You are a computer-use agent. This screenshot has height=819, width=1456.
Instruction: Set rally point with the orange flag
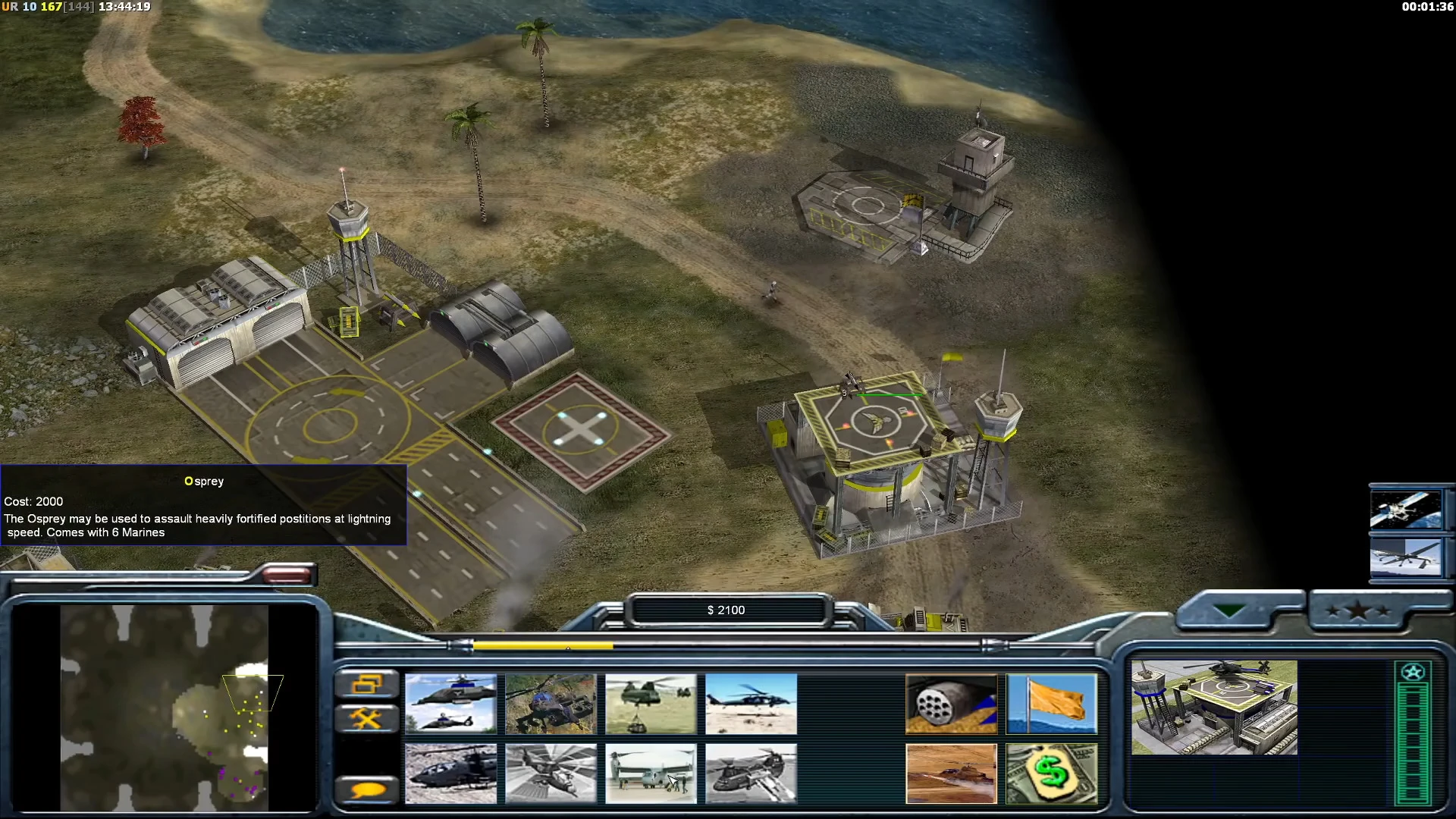(x=1051, y=704)
